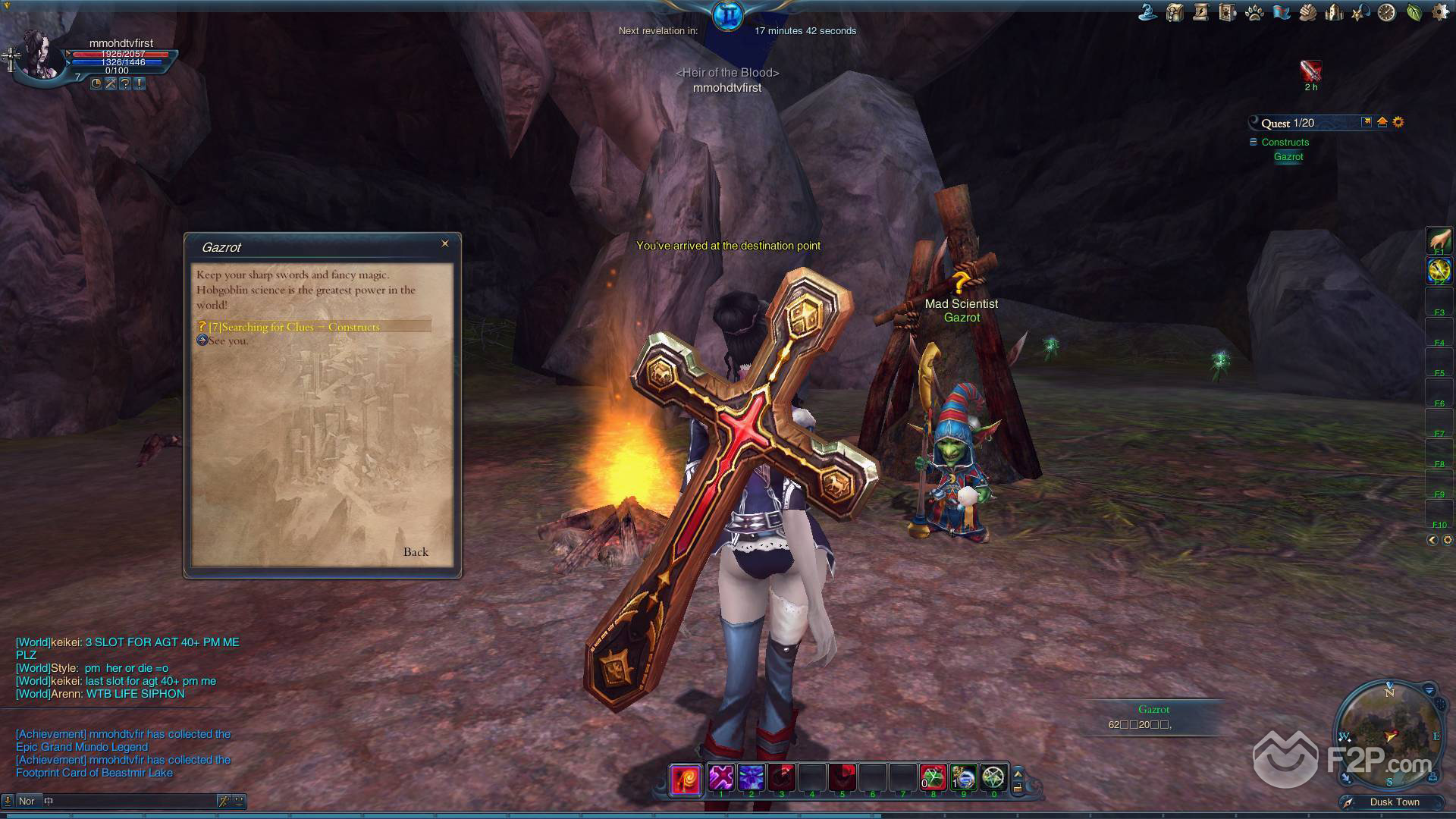
Task: Choose the 'See you.' reply
Action: (x=227, y=341)
